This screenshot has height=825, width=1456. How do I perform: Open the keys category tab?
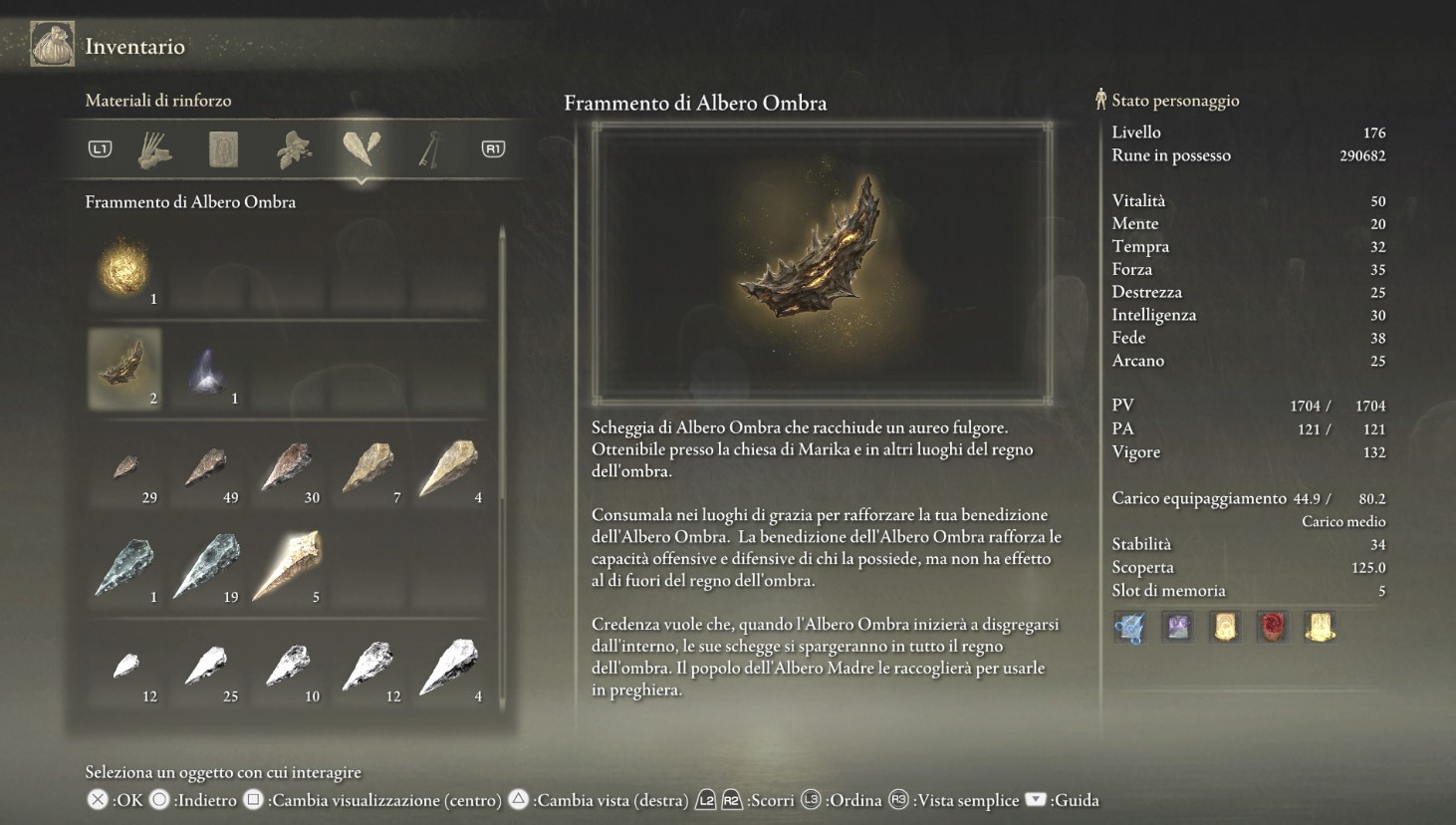(430, 149)
